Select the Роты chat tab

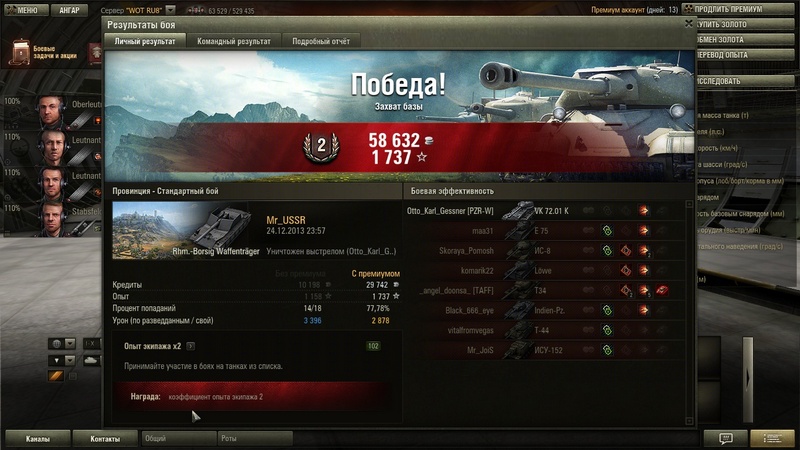pyautogui.click(x=254, y=438)
